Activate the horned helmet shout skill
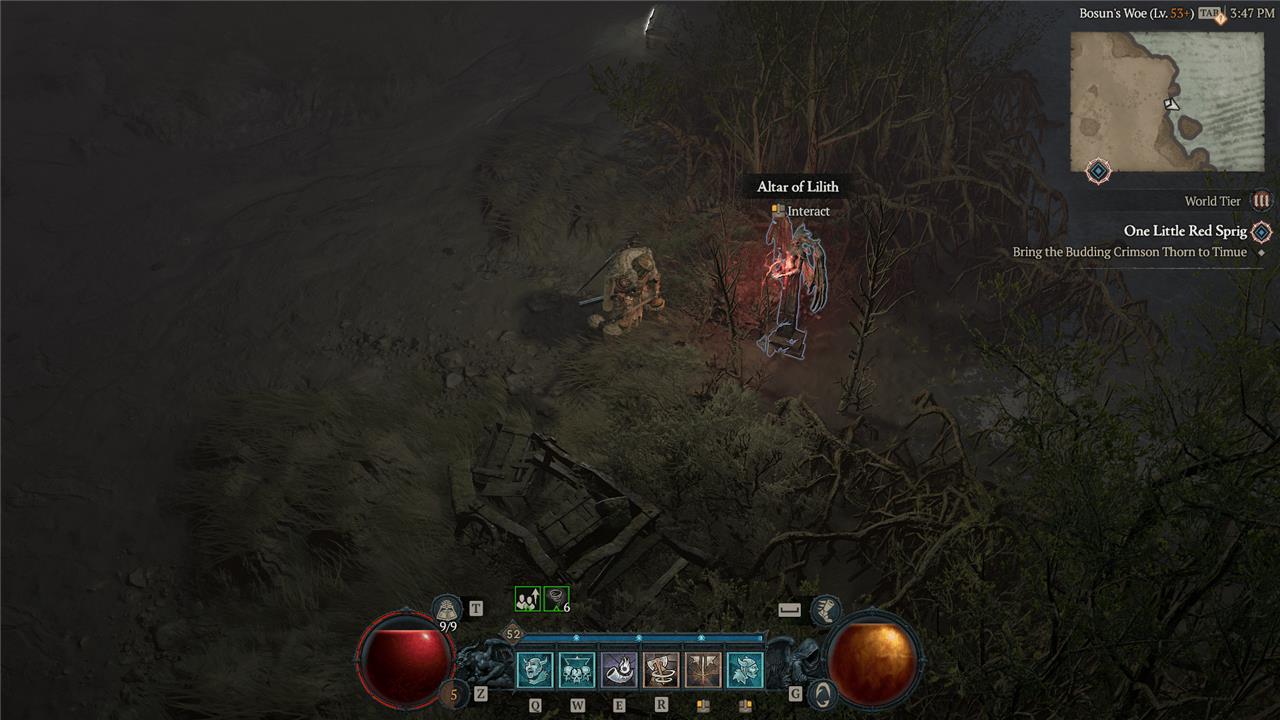The width and height of the screenshot is (1280, 720). click(x=745, y=670)
